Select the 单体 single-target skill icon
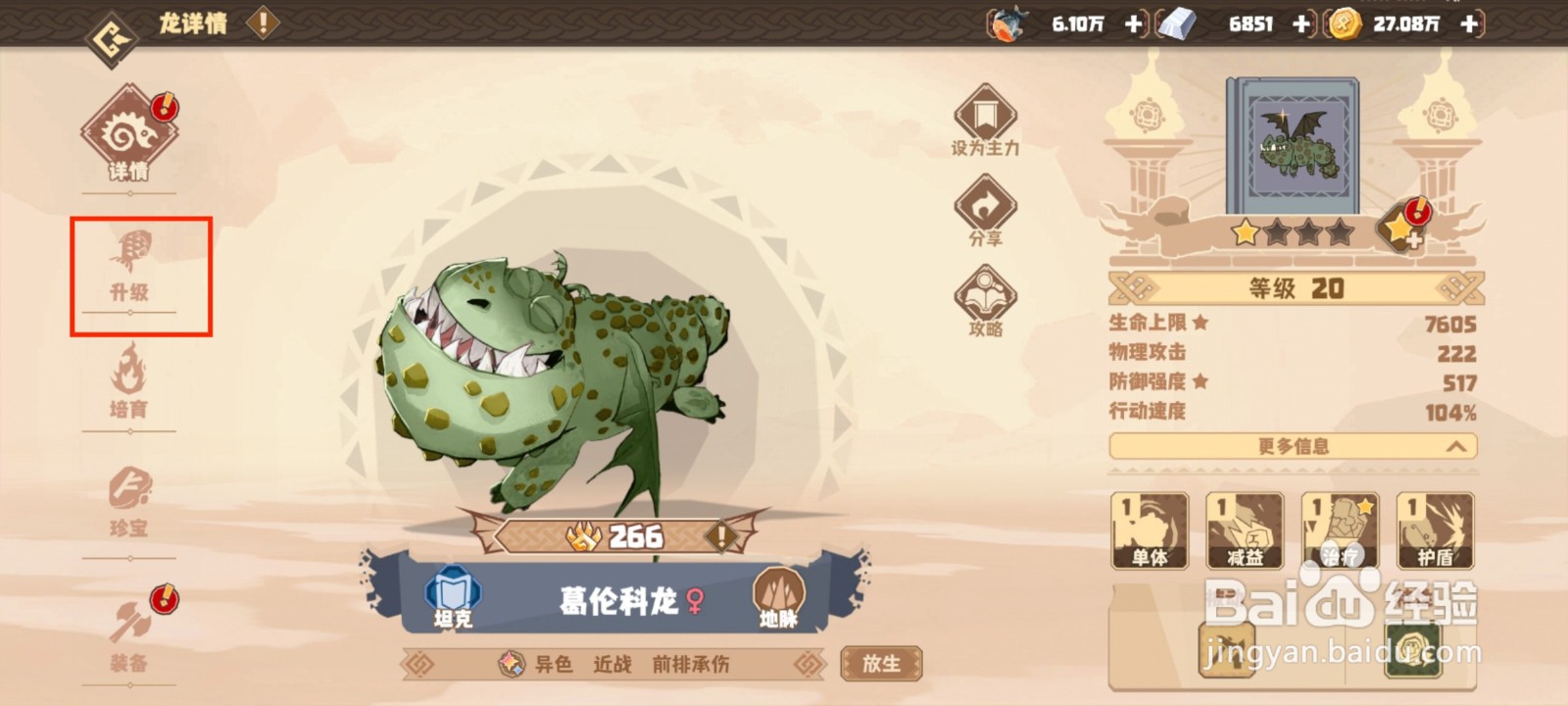The image size is (1568, 706). click(1151, 529)
